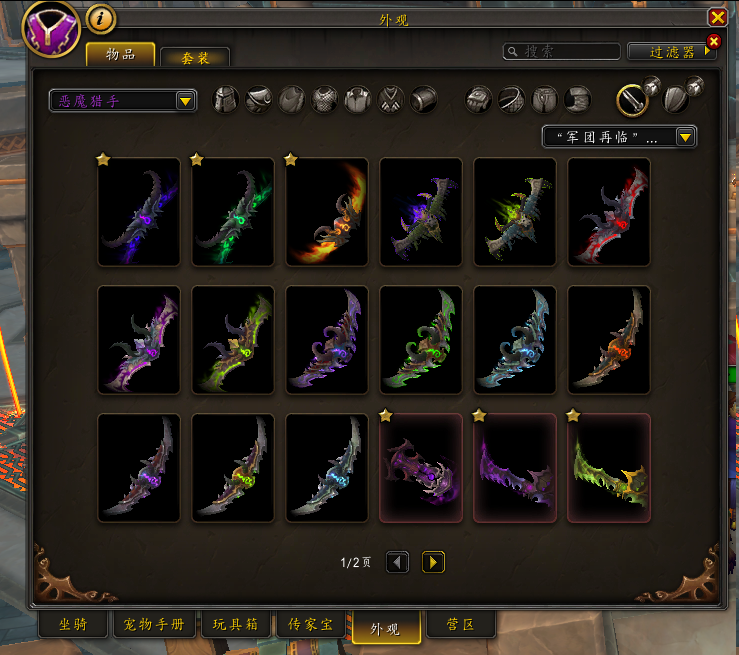Select the feet boots slot icon
Screen dimensions: 739x655
(x=578, y=99)
